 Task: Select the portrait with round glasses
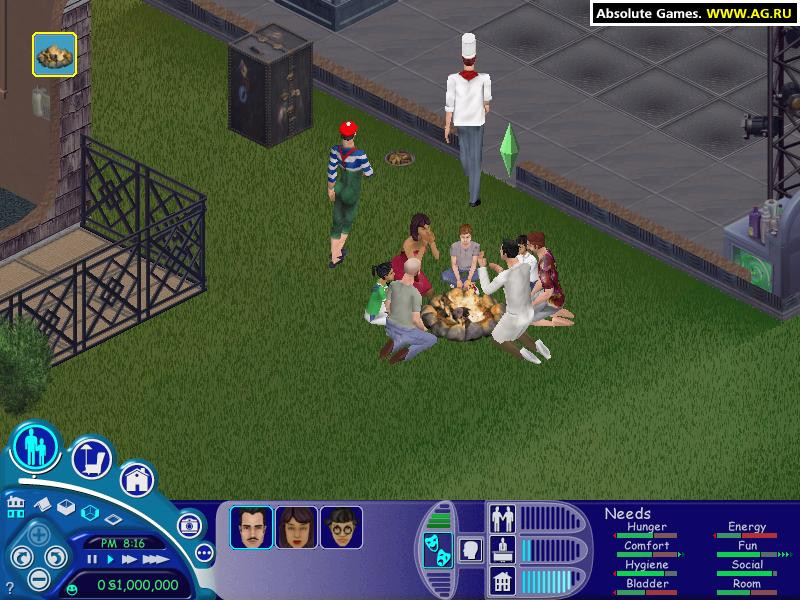tap(341, 527)
